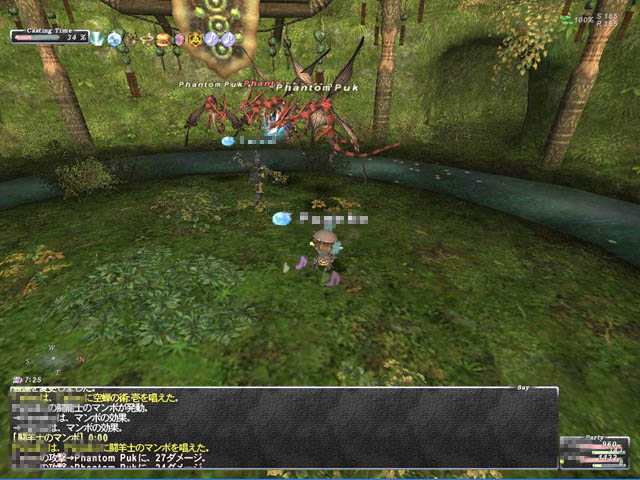Select the Party member list panel
Image resolution: width=640 pixels, height=480 pixels.
click(x=594, y=453)
